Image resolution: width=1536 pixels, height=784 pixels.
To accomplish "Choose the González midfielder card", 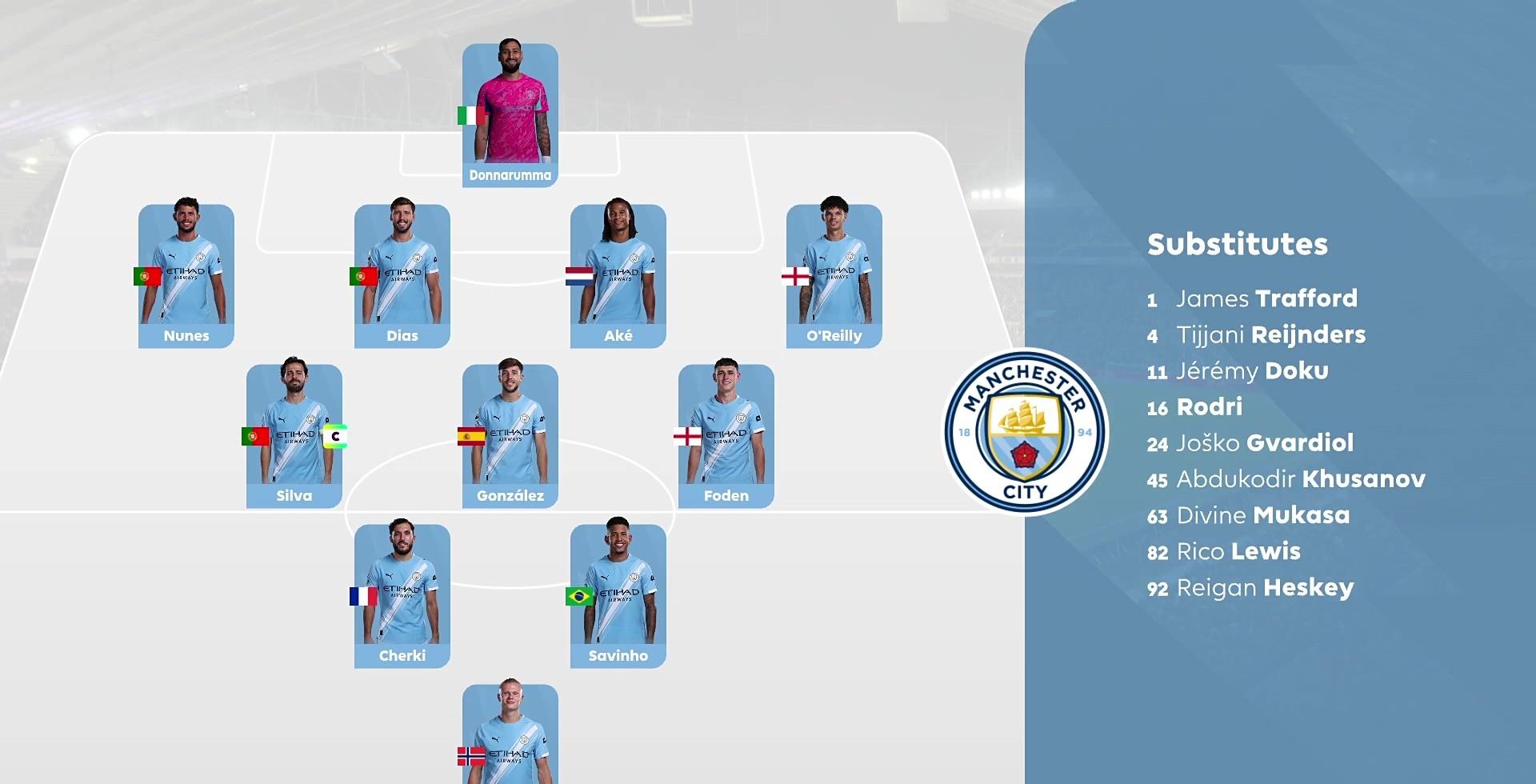I will click(510, 436).
